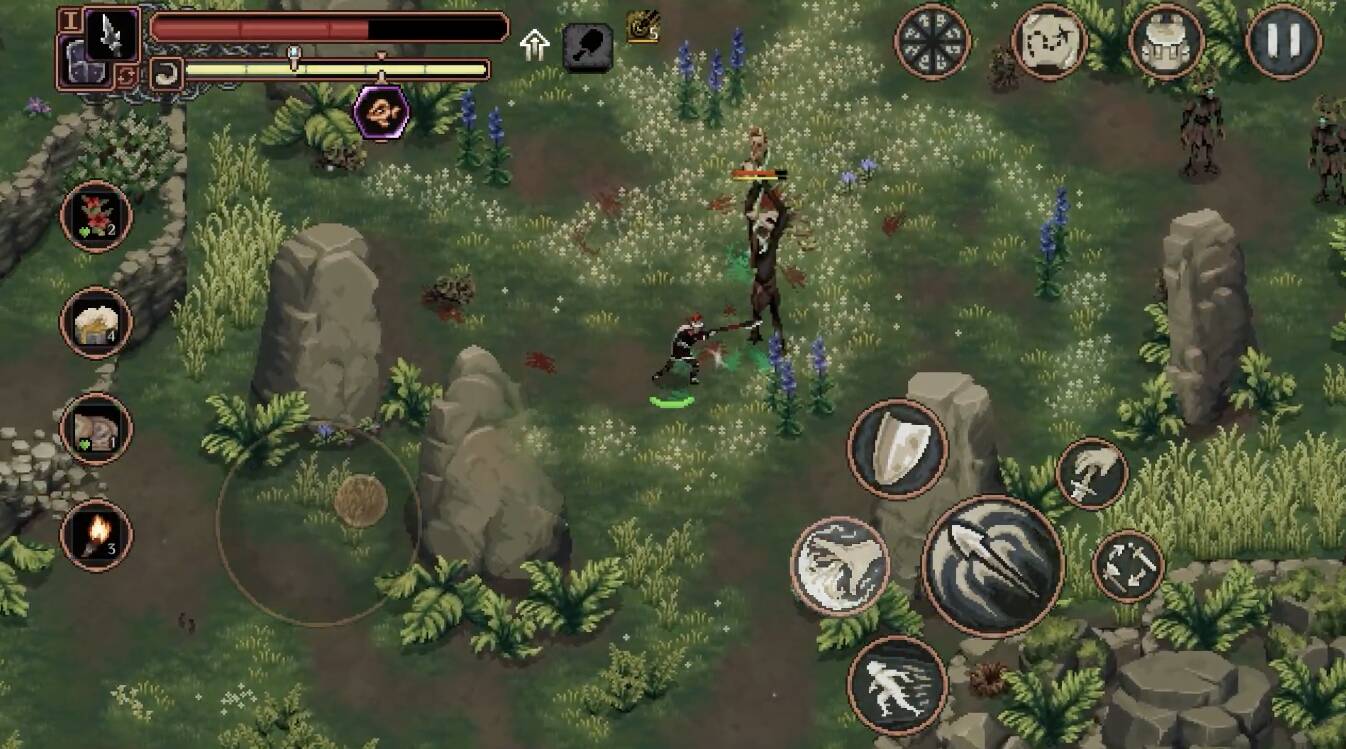Use the rice bowl food item

coord(96,322)
